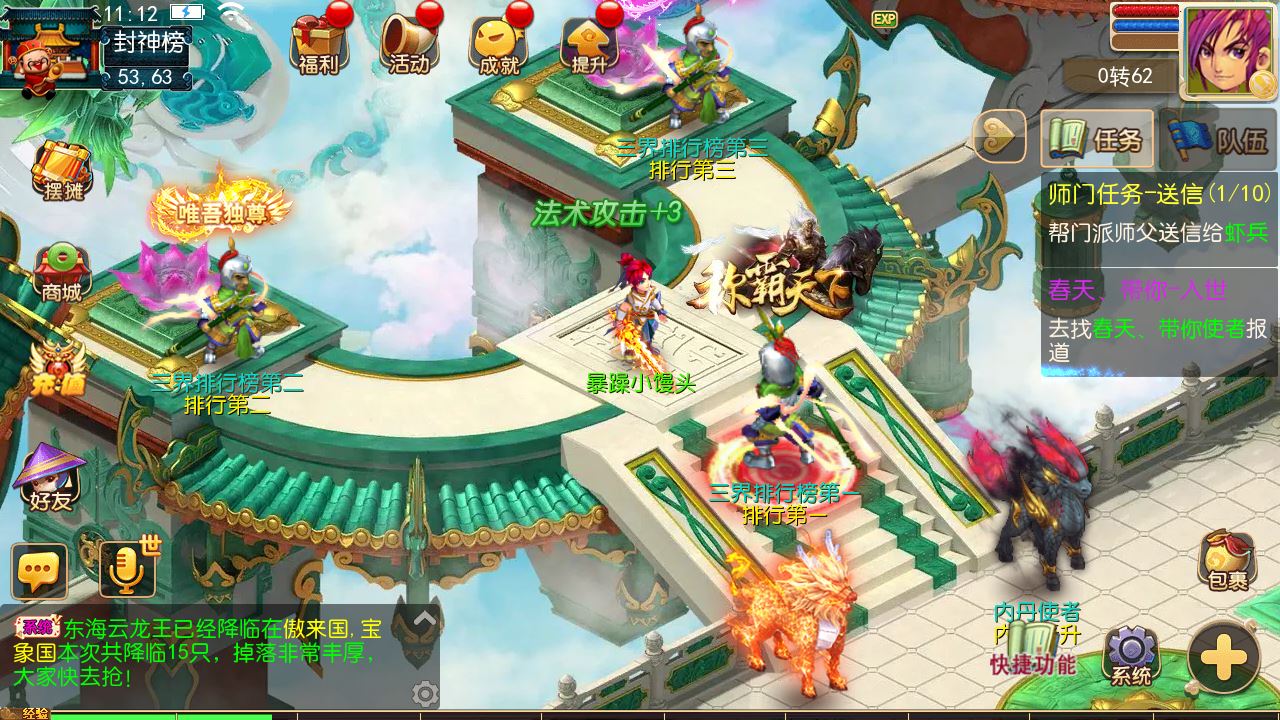Open the 摆摊 stall market
Viewport: 1280px width, 720px height.
61,170
